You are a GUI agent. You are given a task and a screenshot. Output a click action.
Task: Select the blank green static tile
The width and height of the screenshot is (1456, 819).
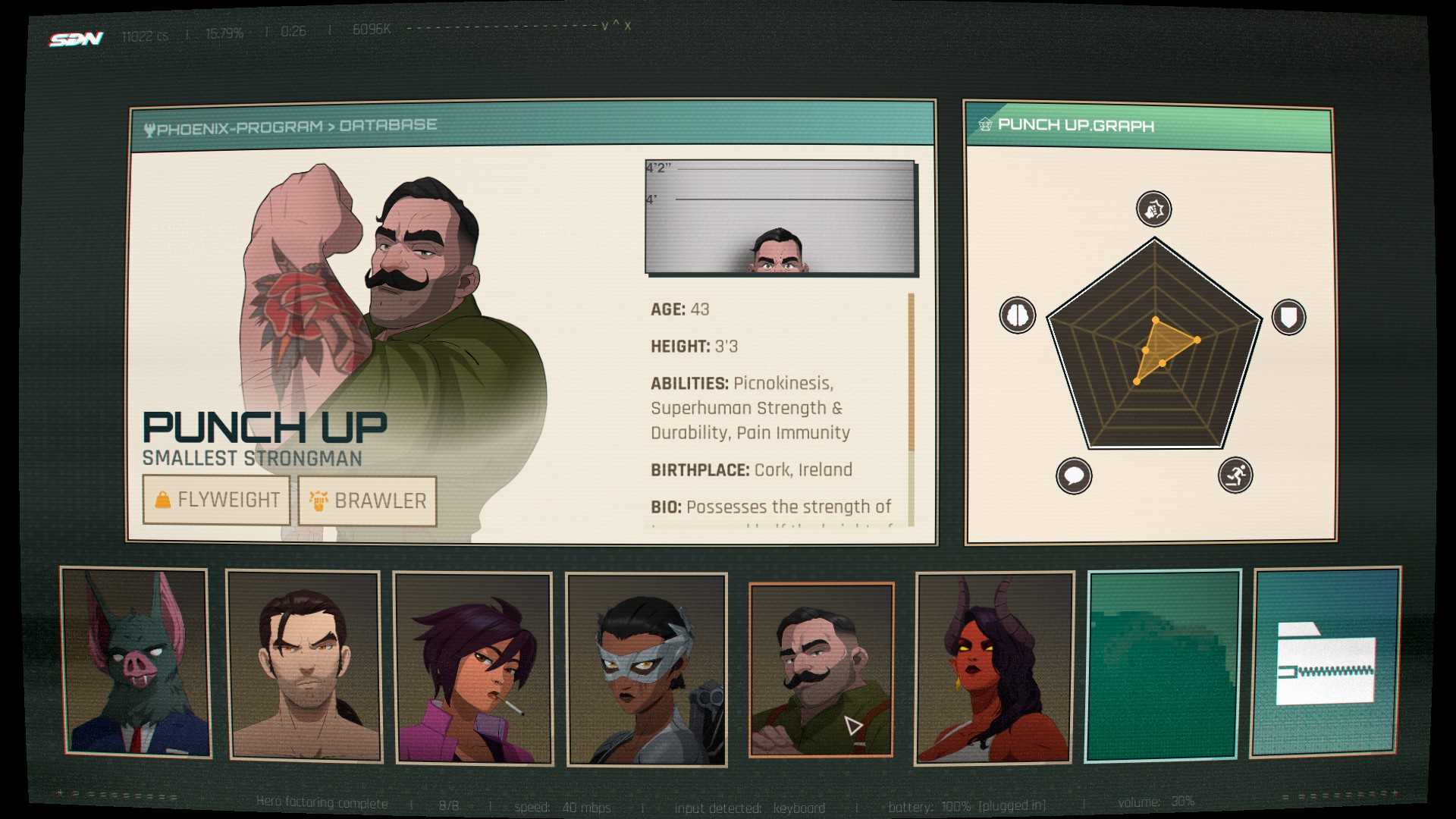tap(1163, 665)
